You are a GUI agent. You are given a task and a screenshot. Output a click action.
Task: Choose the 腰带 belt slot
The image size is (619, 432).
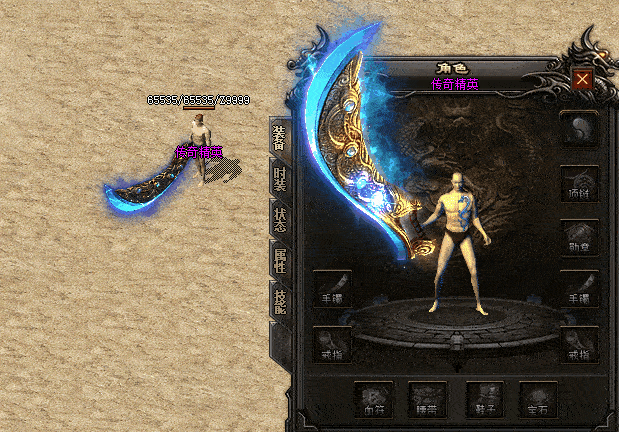(x=428, y=399)
